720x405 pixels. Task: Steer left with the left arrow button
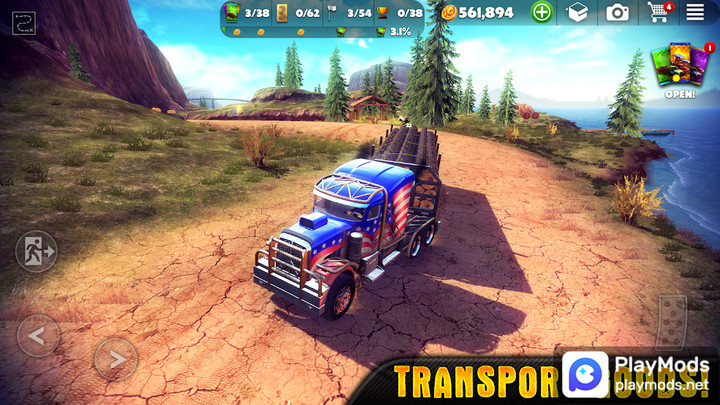(38, 336)
